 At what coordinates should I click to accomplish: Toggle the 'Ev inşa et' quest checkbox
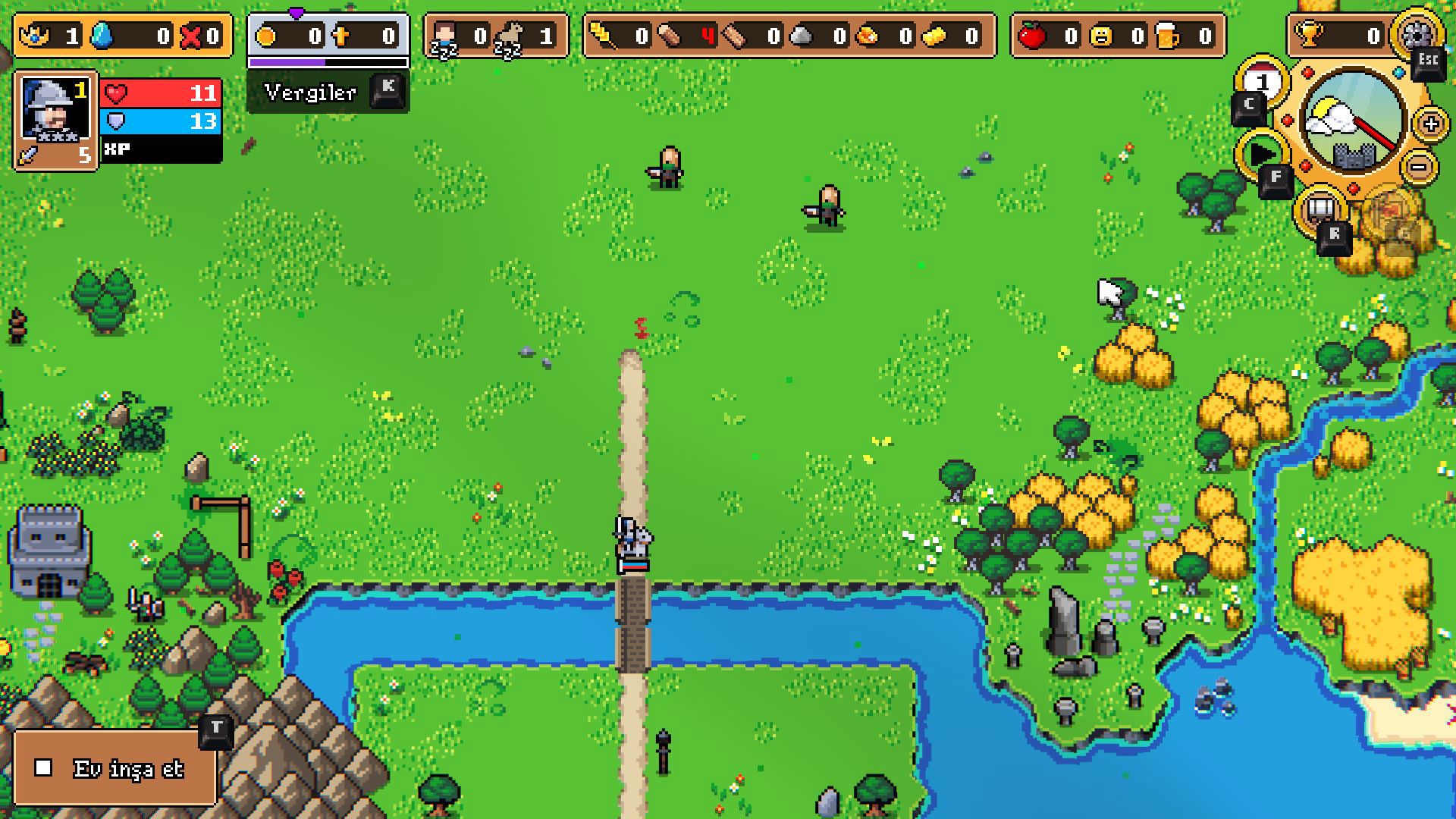[x=44, y=768]
